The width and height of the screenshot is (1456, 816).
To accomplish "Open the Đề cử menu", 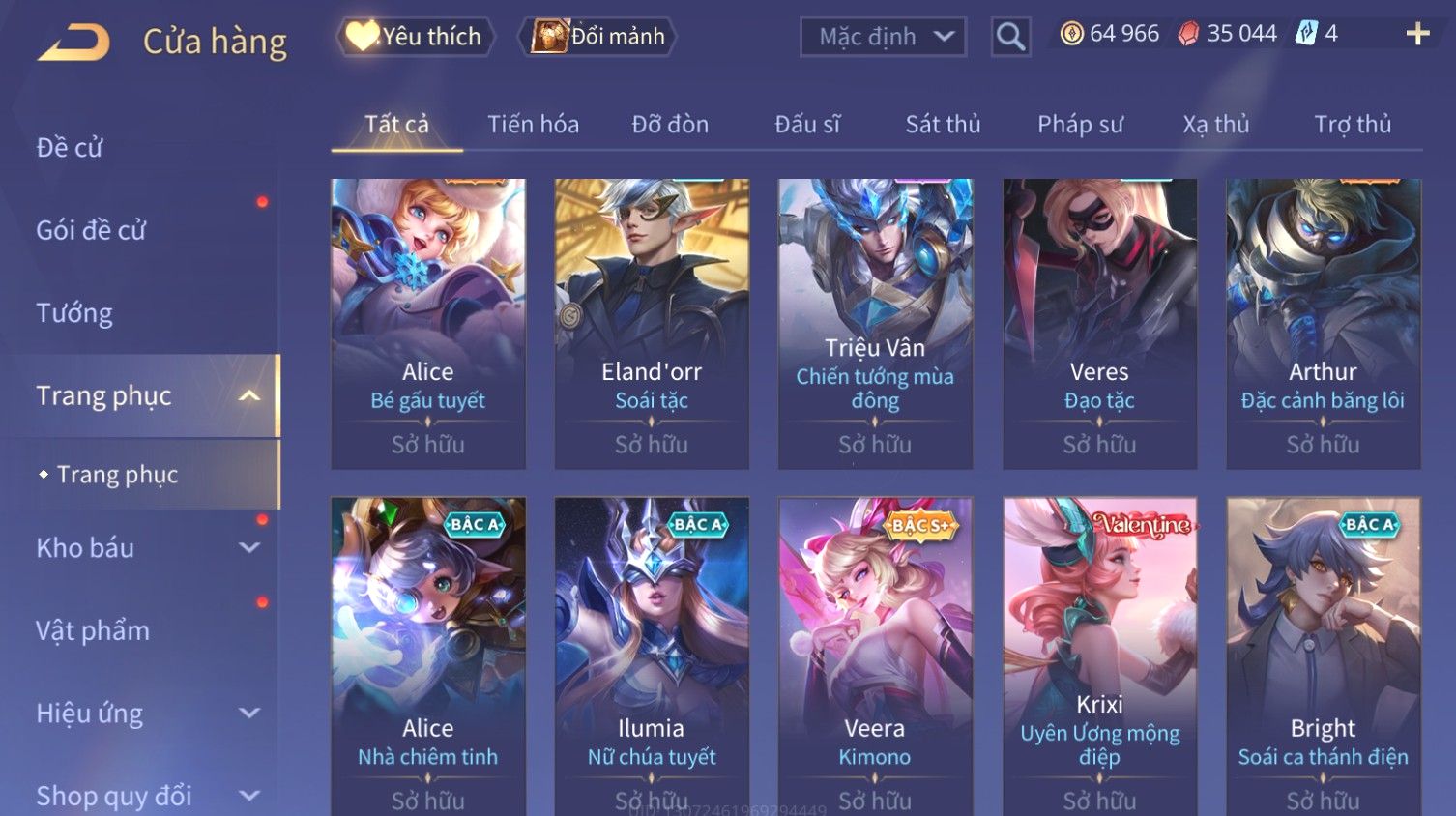I will click(x=70, y=148).
